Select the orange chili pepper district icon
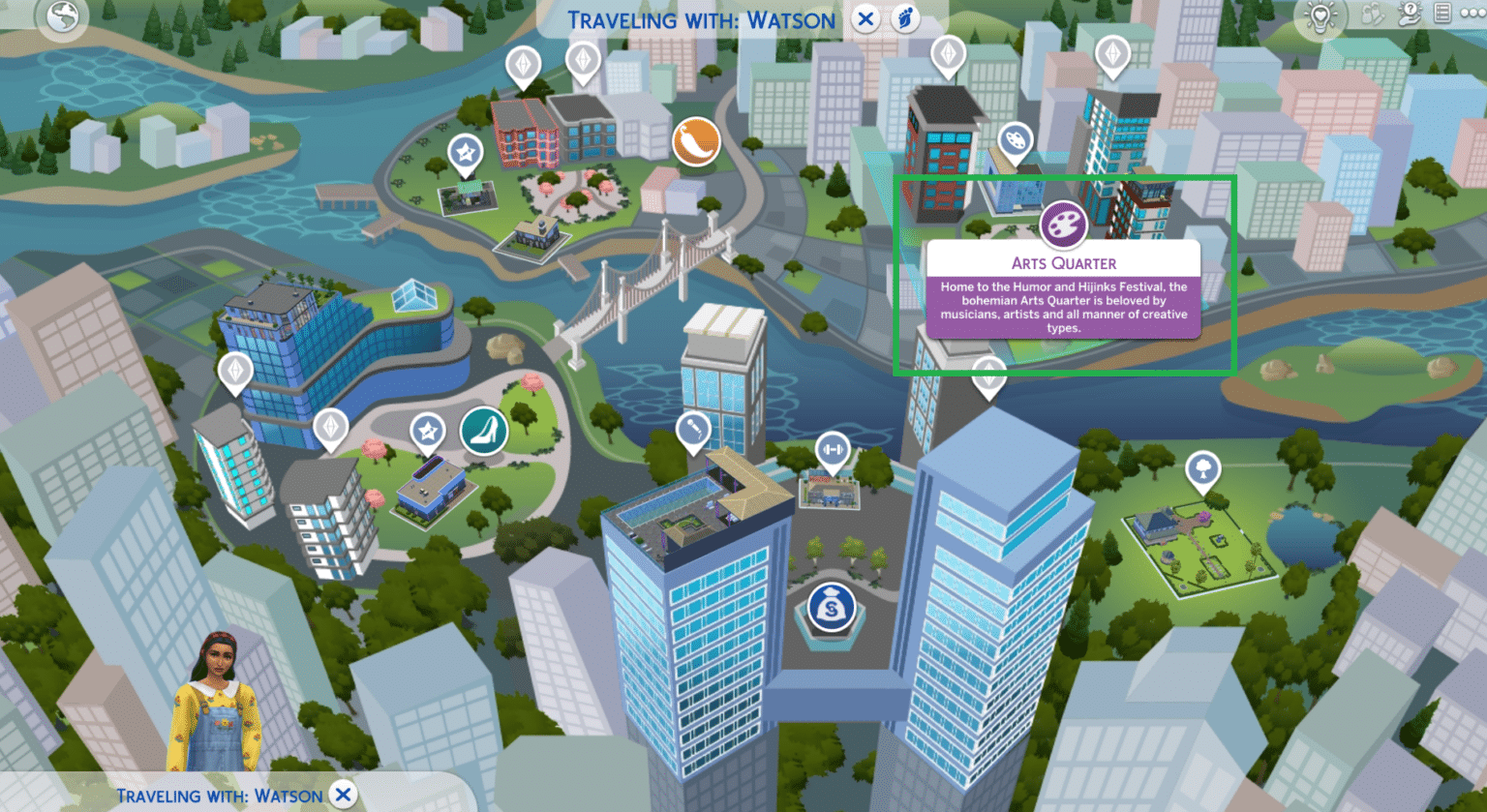 (696, 141)
